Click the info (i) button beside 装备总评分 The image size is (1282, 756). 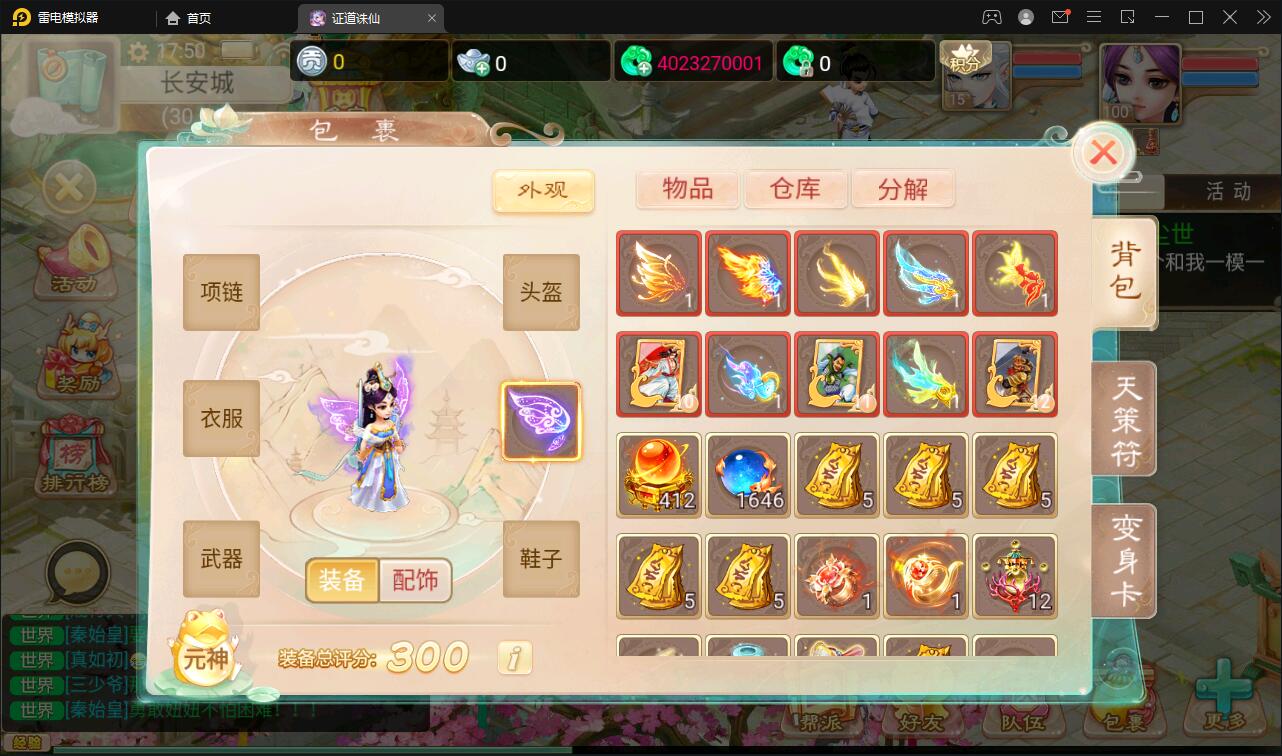click(514, 658)
